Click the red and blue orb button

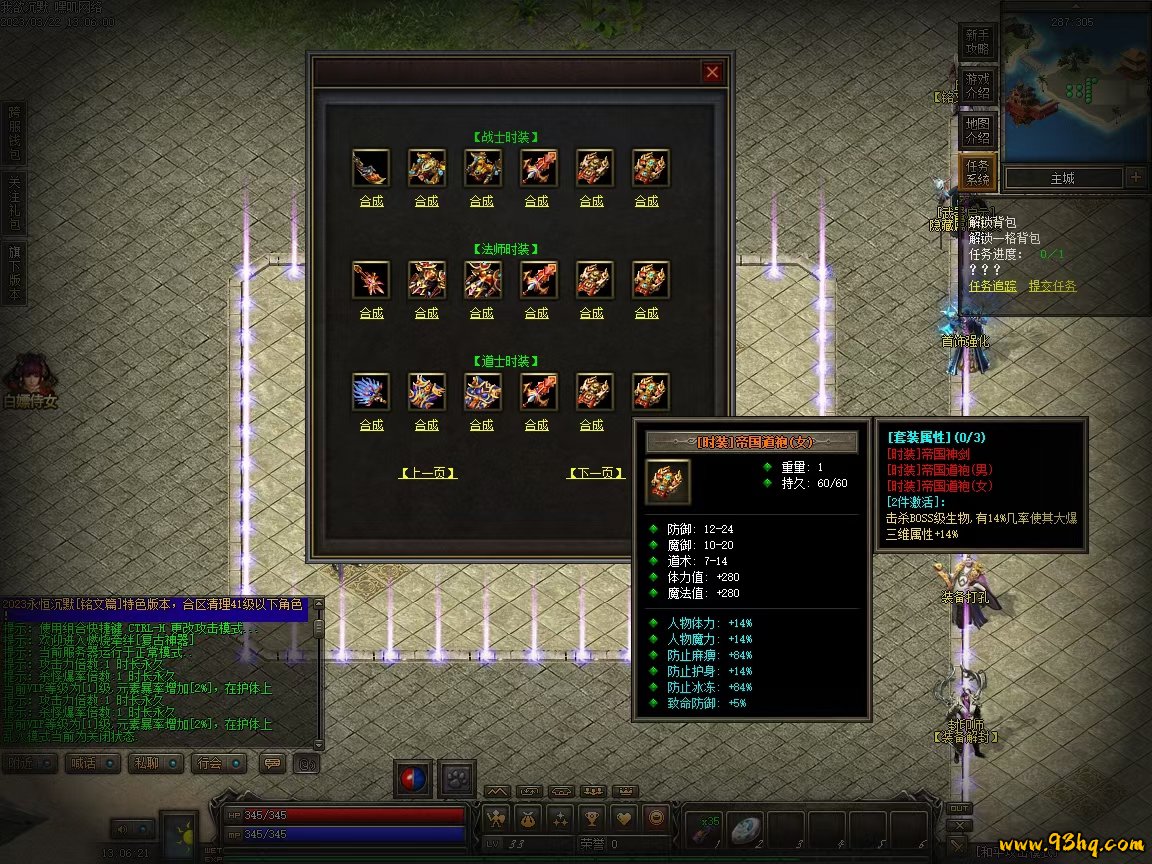click(x=412, y=778)
